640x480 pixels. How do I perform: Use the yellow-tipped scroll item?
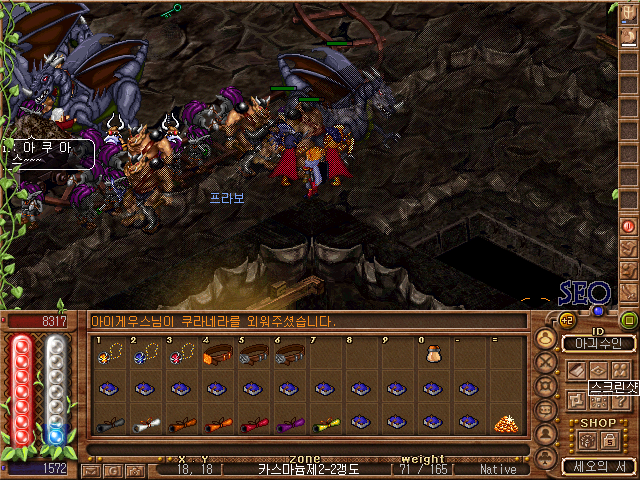(x=325, y=423)
